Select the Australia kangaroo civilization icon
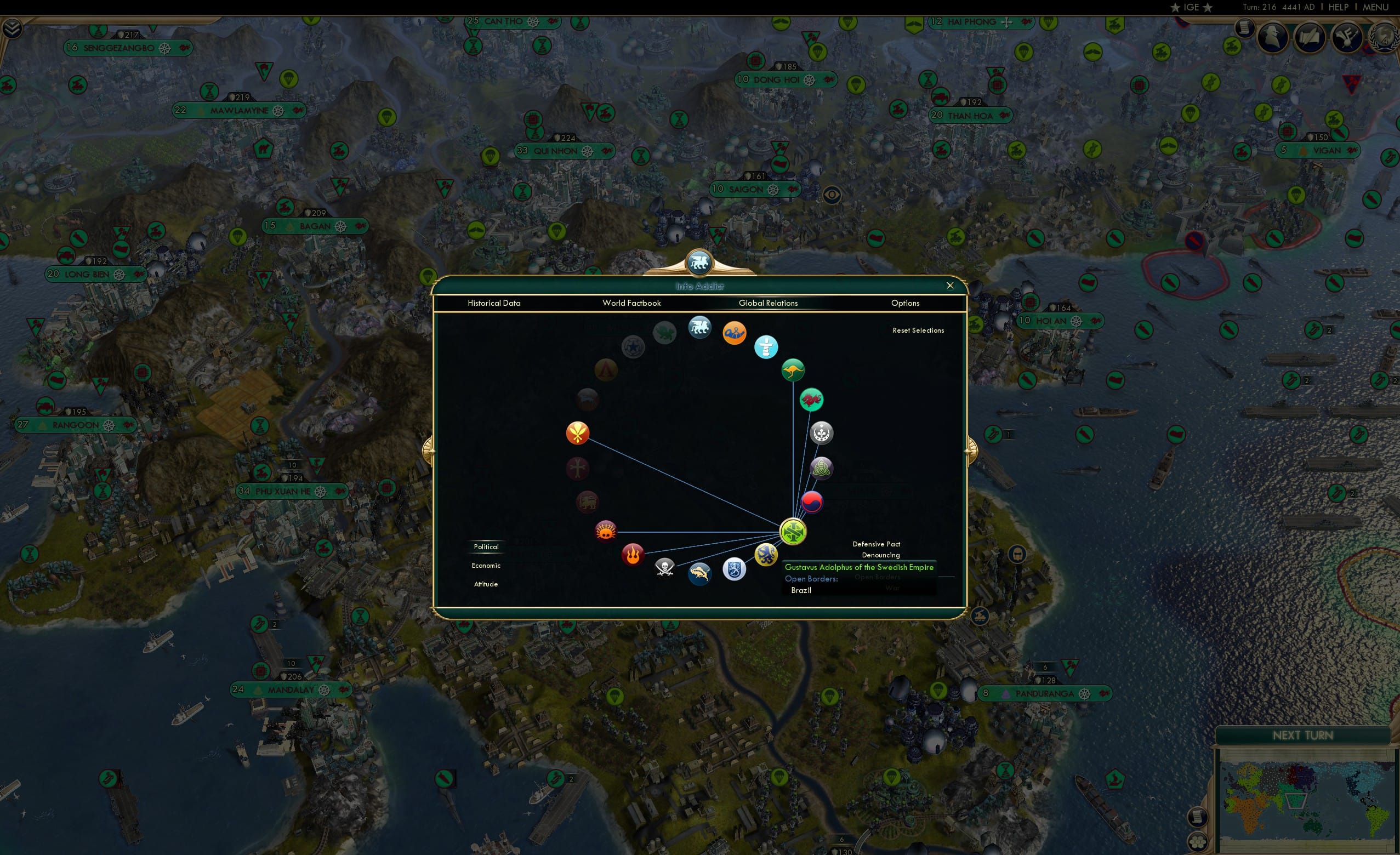Viewport: 1400px width, 855px height. pyautogui.click(x=793, y=369)
